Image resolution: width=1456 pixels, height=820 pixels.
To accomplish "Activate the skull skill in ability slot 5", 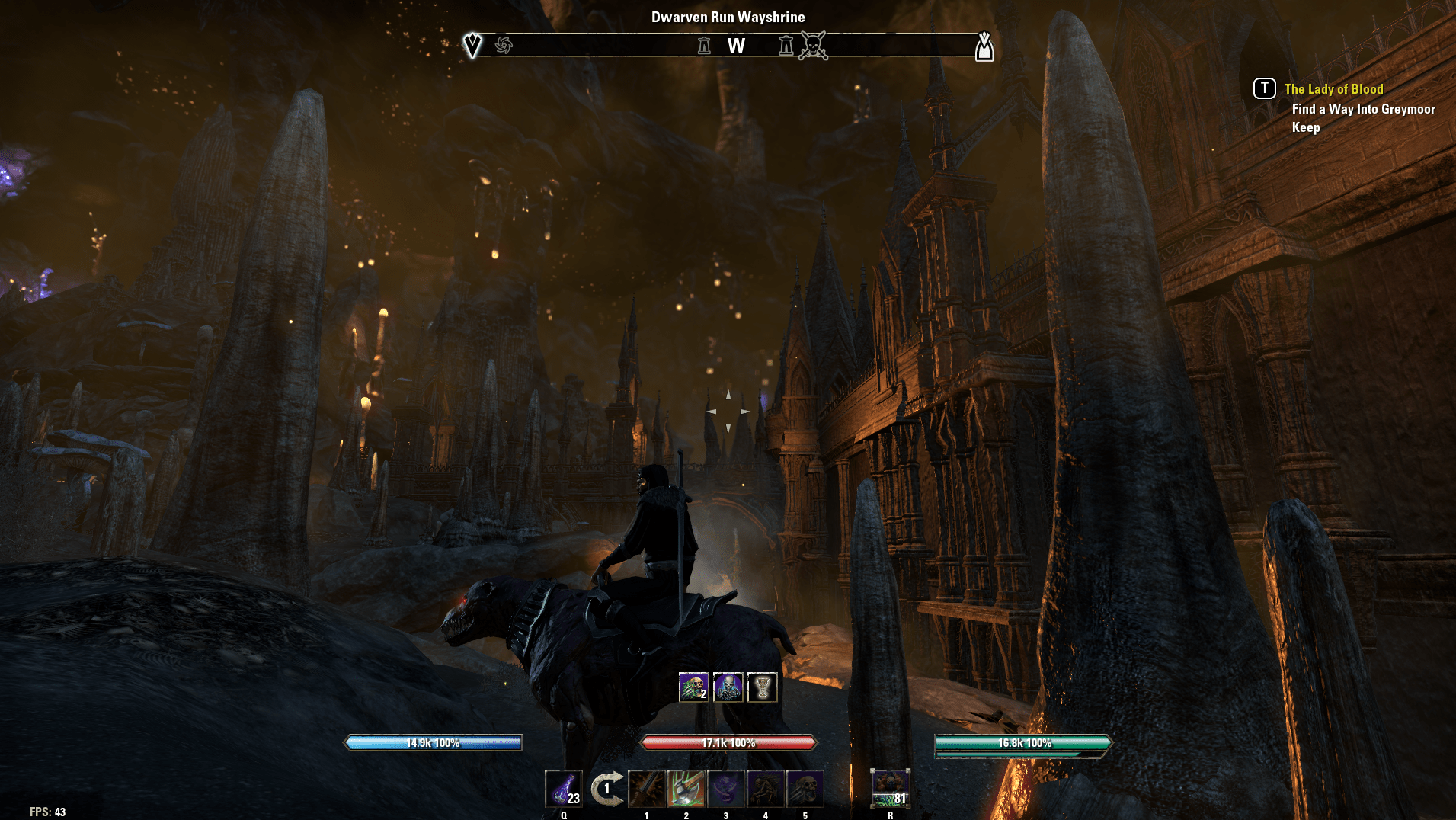I will (805, 790).
